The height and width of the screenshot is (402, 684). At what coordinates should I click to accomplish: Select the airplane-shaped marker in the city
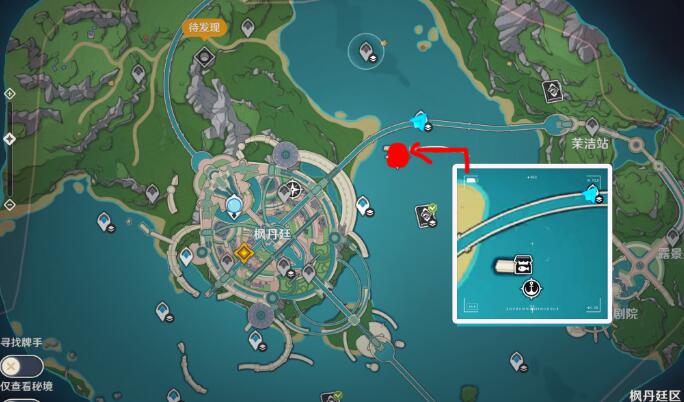[293, 189]
